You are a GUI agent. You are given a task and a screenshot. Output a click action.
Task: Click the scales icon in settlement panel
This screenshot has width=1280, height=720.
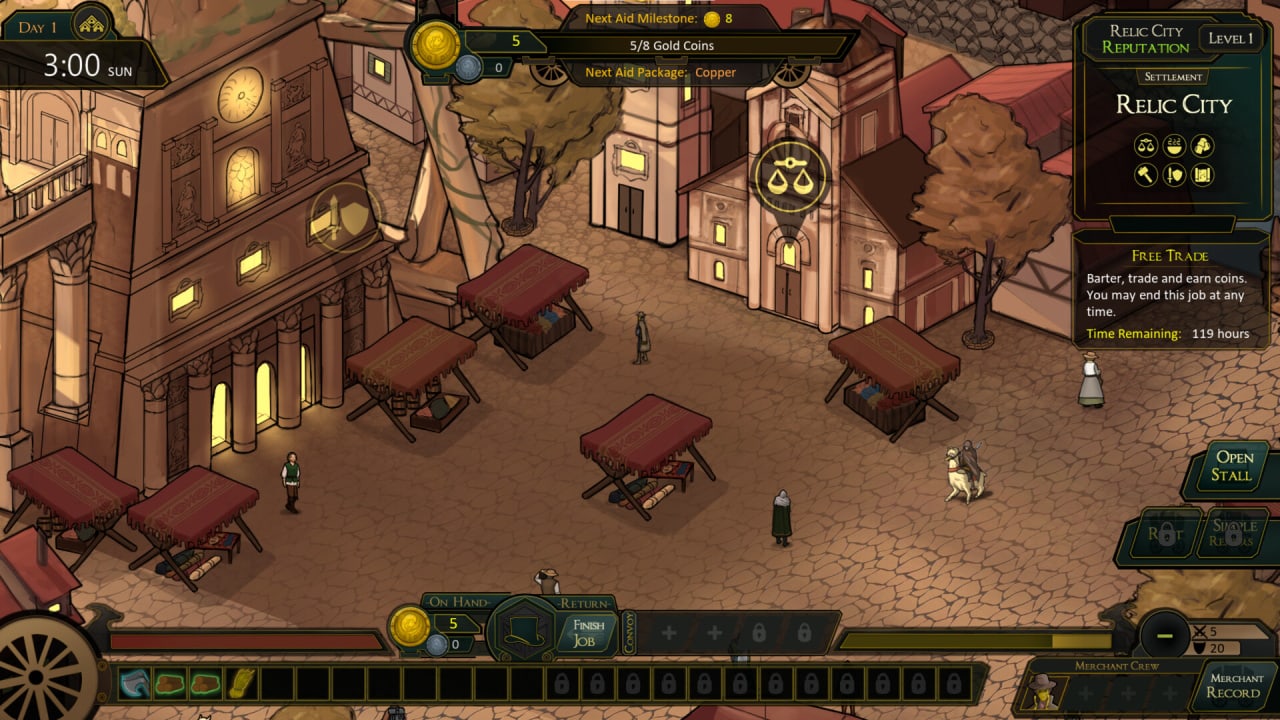[1146, 146]
